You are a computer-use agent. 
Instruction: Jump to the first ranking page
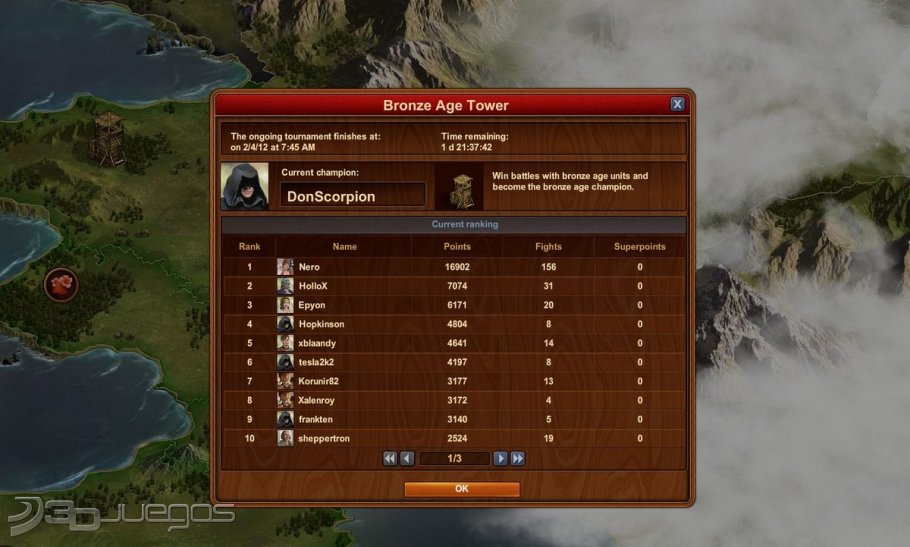390,458
